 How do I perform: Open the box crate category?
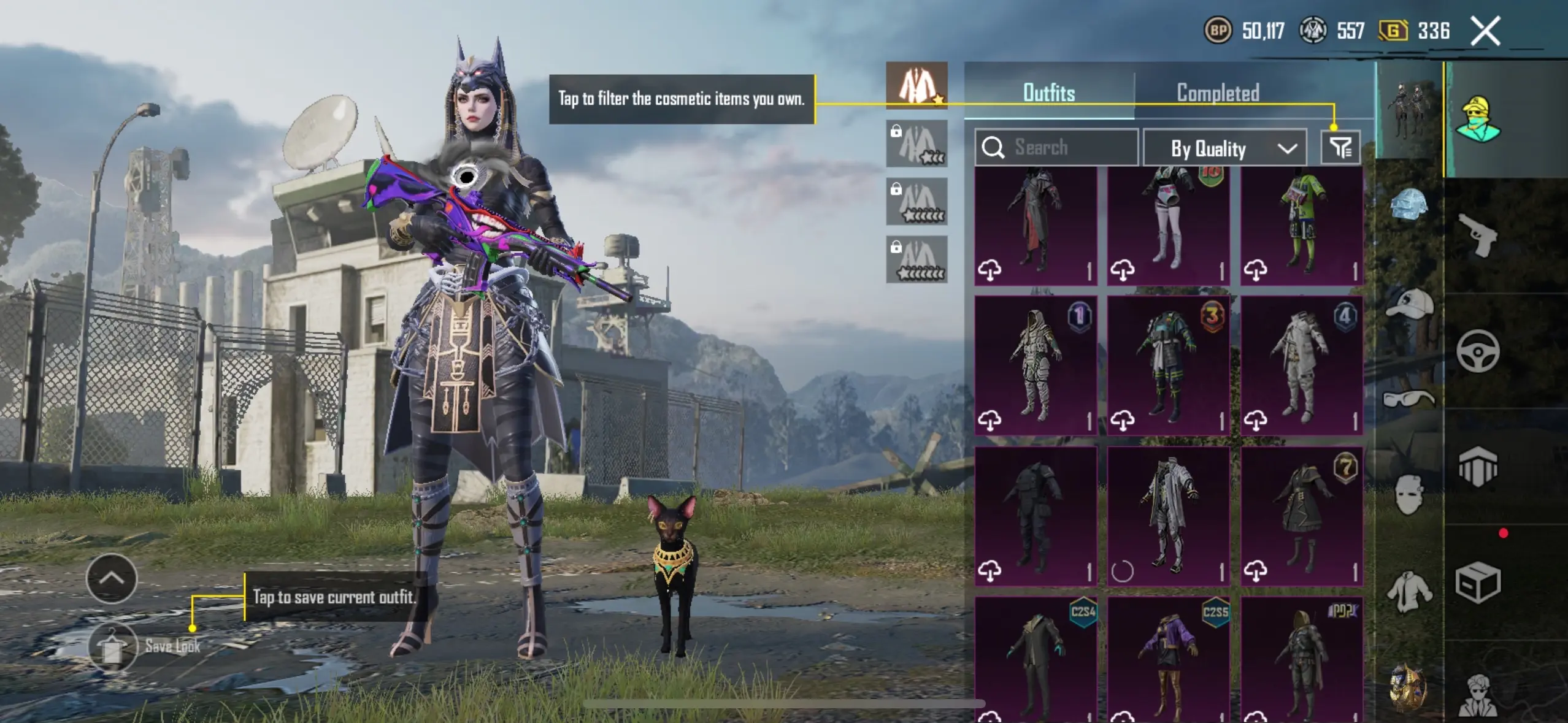coord(1477,583)
